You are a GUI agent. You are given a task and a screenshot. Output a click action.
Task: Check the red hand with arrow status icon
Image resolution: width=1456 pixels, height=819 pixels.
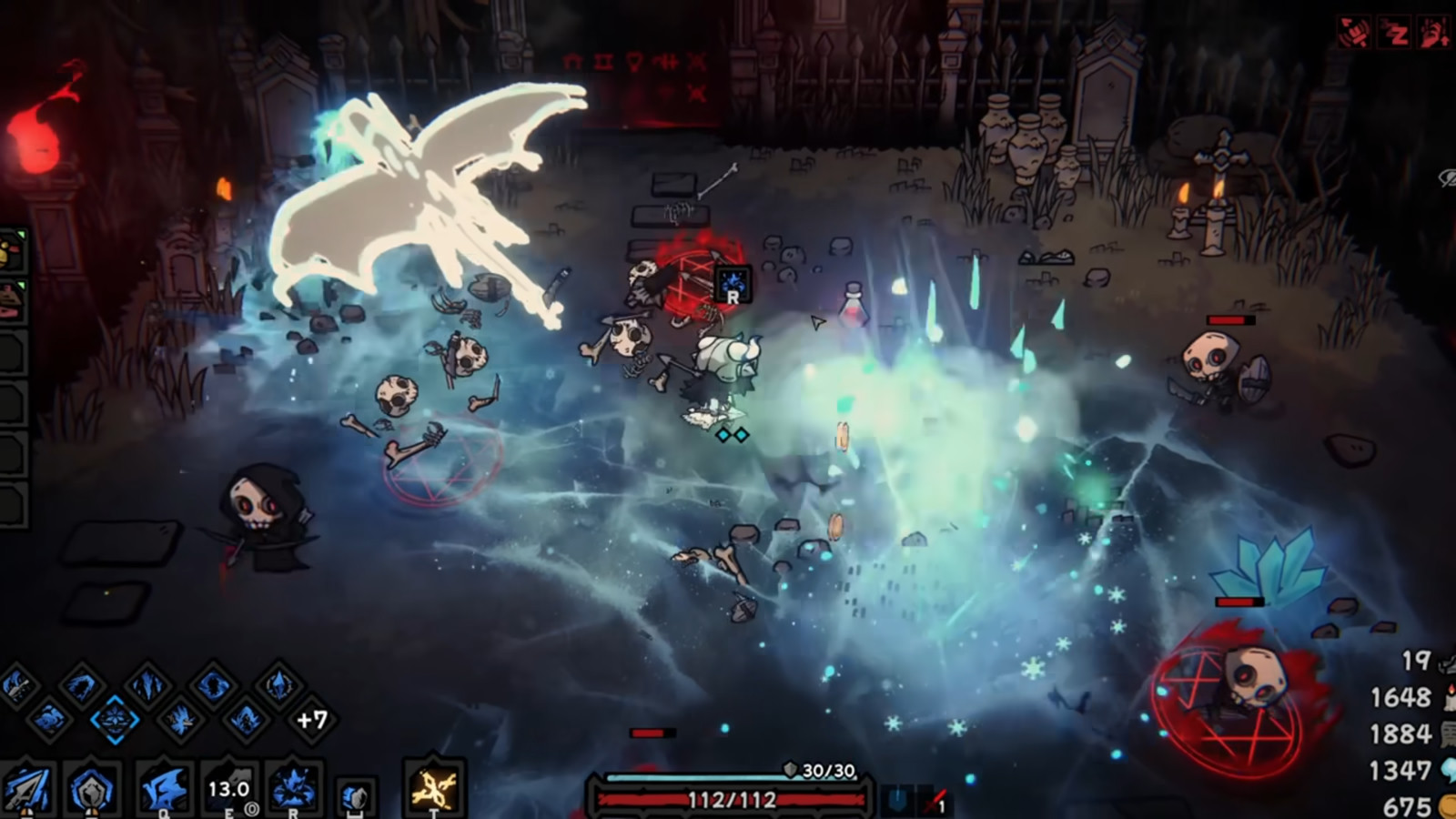(1435, 34)
